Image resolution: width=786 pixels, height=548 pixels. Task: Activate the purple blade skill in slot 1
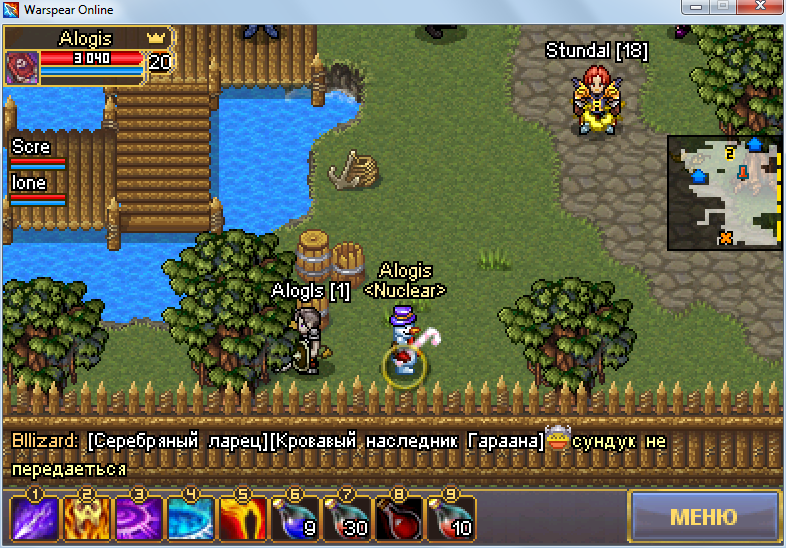35,518
